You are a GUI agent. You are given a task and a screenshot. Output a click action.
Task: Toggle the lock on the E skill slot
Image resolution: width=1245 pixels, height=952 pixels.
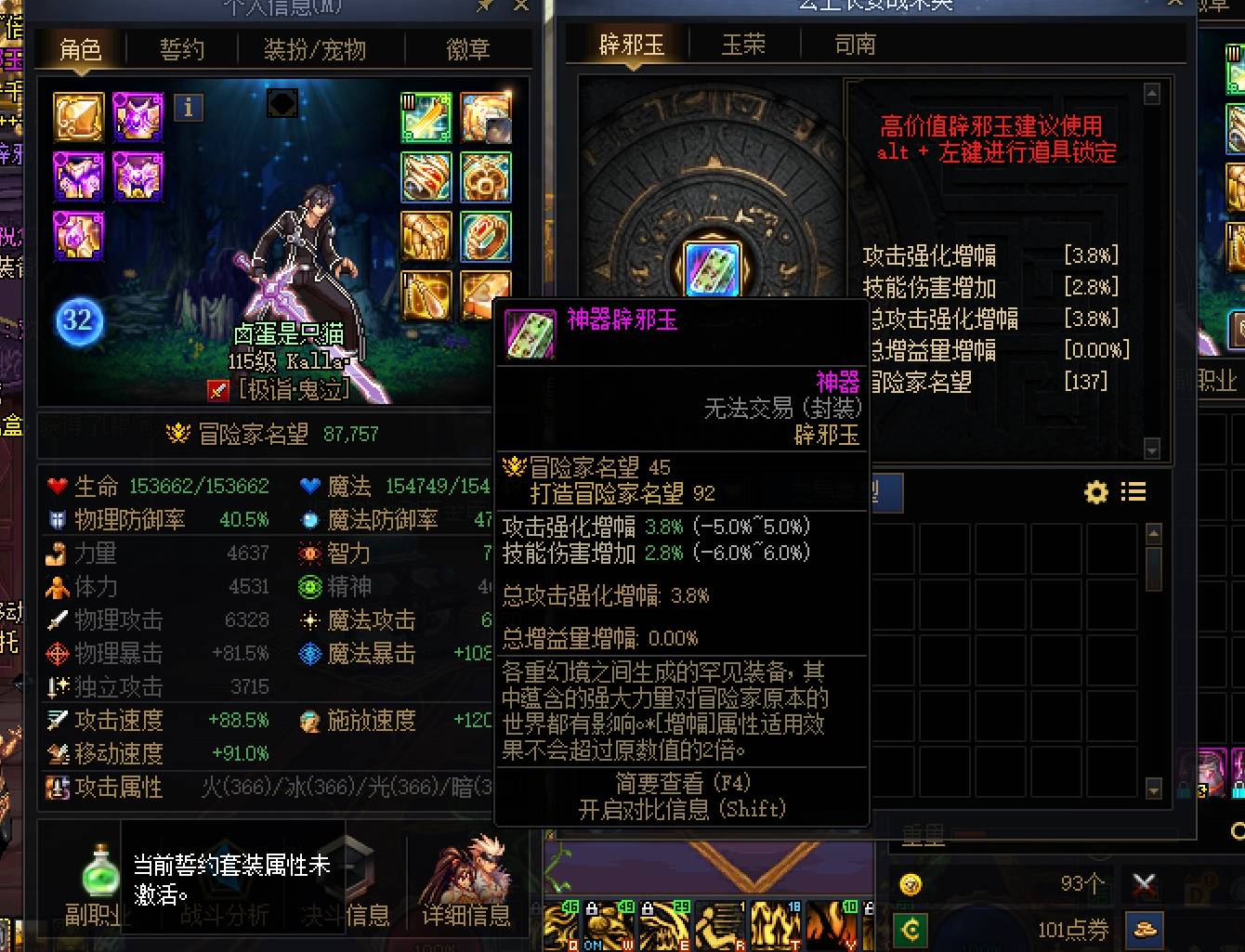[x=649, y=908]
